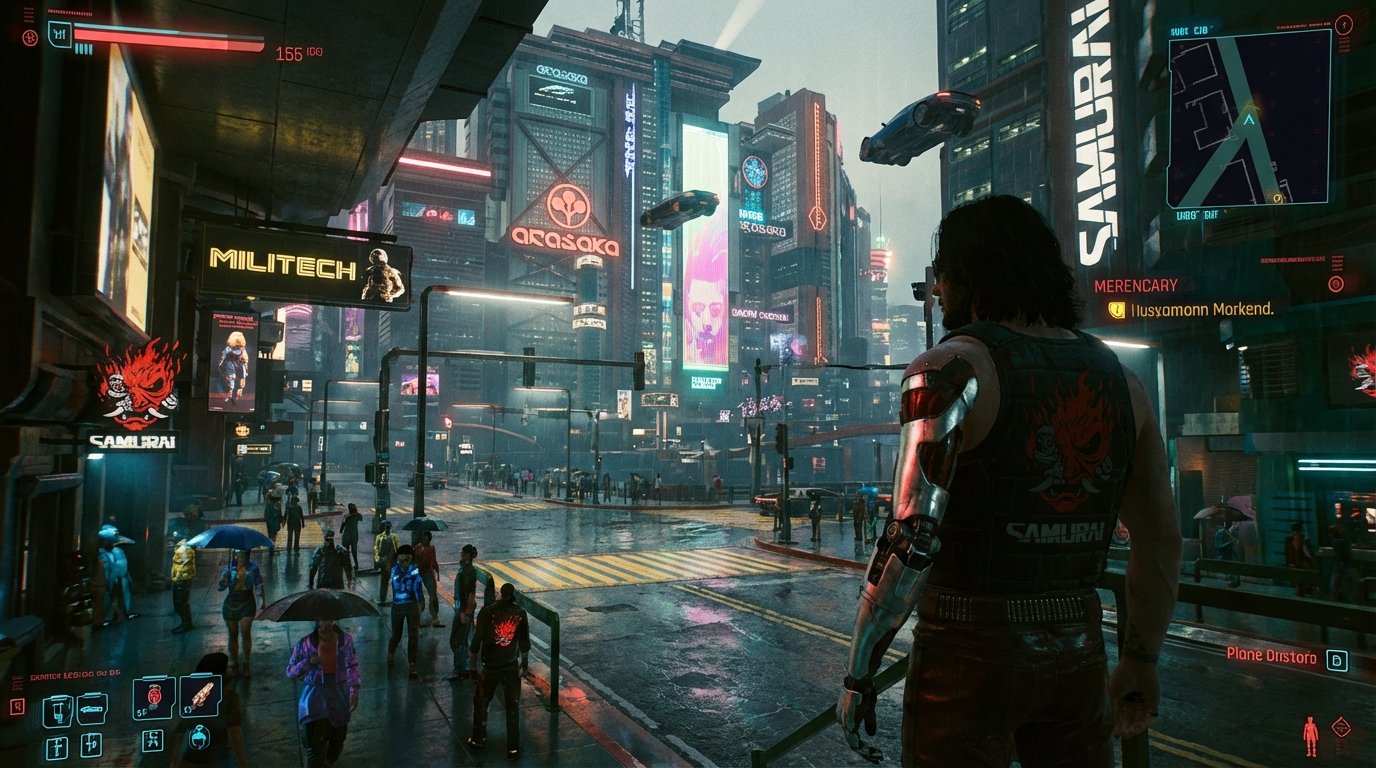Click the red circular icon right of the quest tracker
The width and height of the screenshot is (1376, 768).
[1335, 284]
